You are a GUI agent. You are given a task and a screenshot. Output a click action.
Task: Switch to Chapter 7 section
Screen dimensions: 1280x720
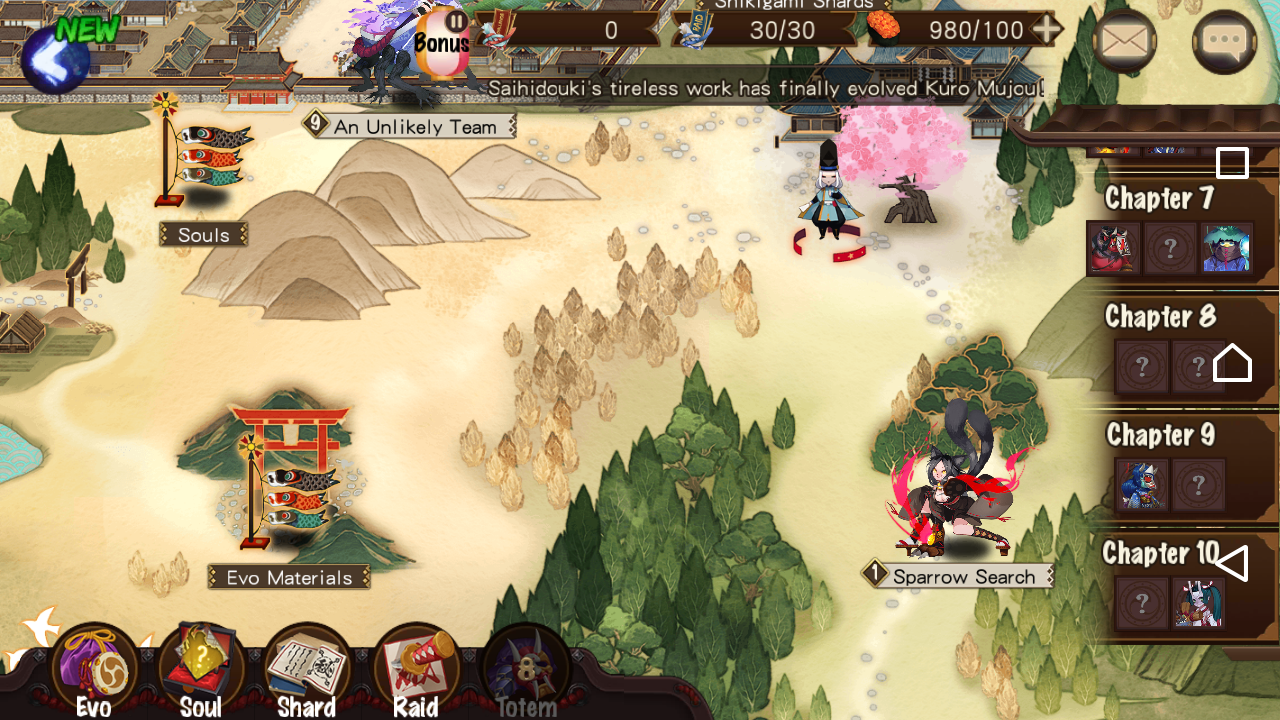click(1158, 198)
